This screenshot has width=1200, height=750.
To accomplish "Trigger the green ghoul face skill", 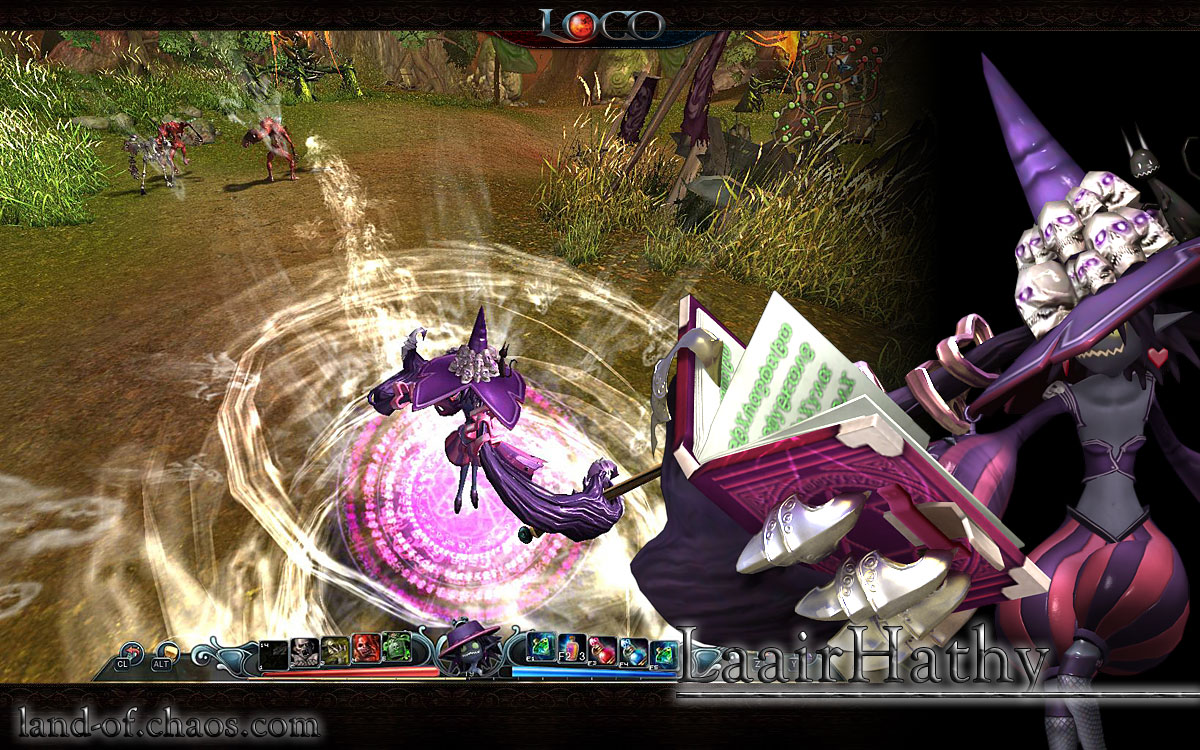I will point(396,651).
